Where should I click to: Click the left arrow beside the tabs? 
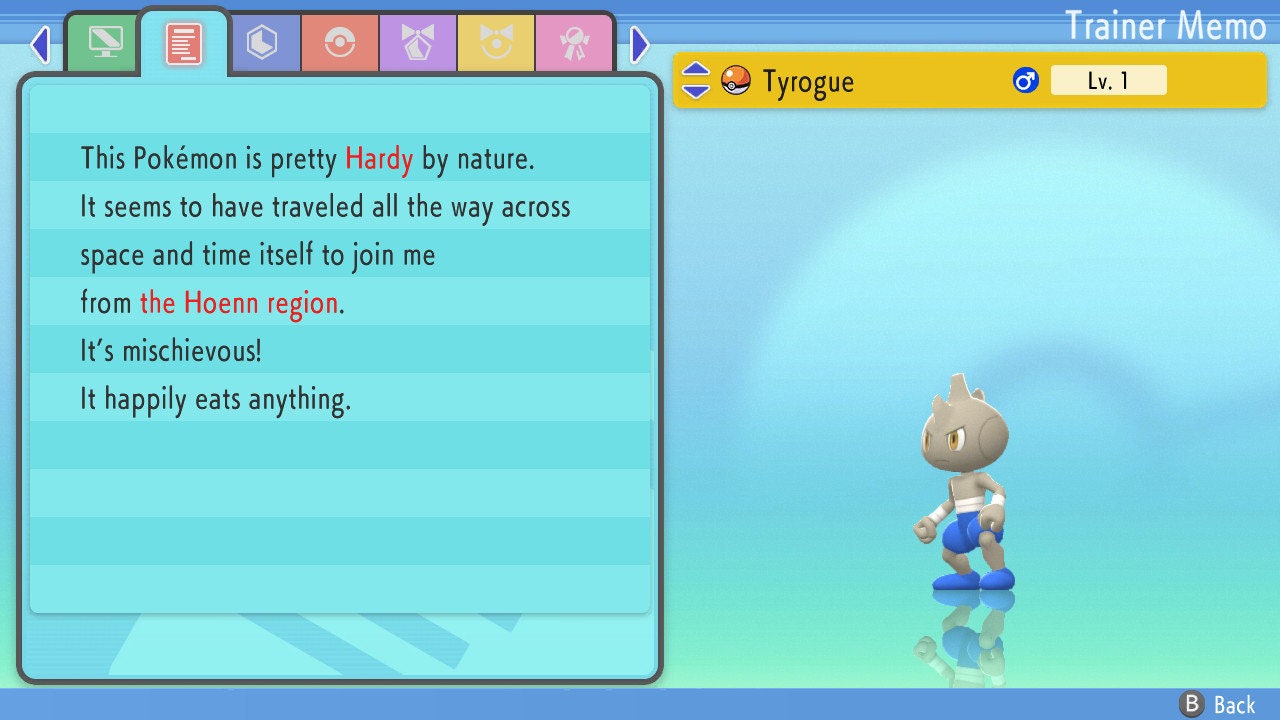[40, 44]
